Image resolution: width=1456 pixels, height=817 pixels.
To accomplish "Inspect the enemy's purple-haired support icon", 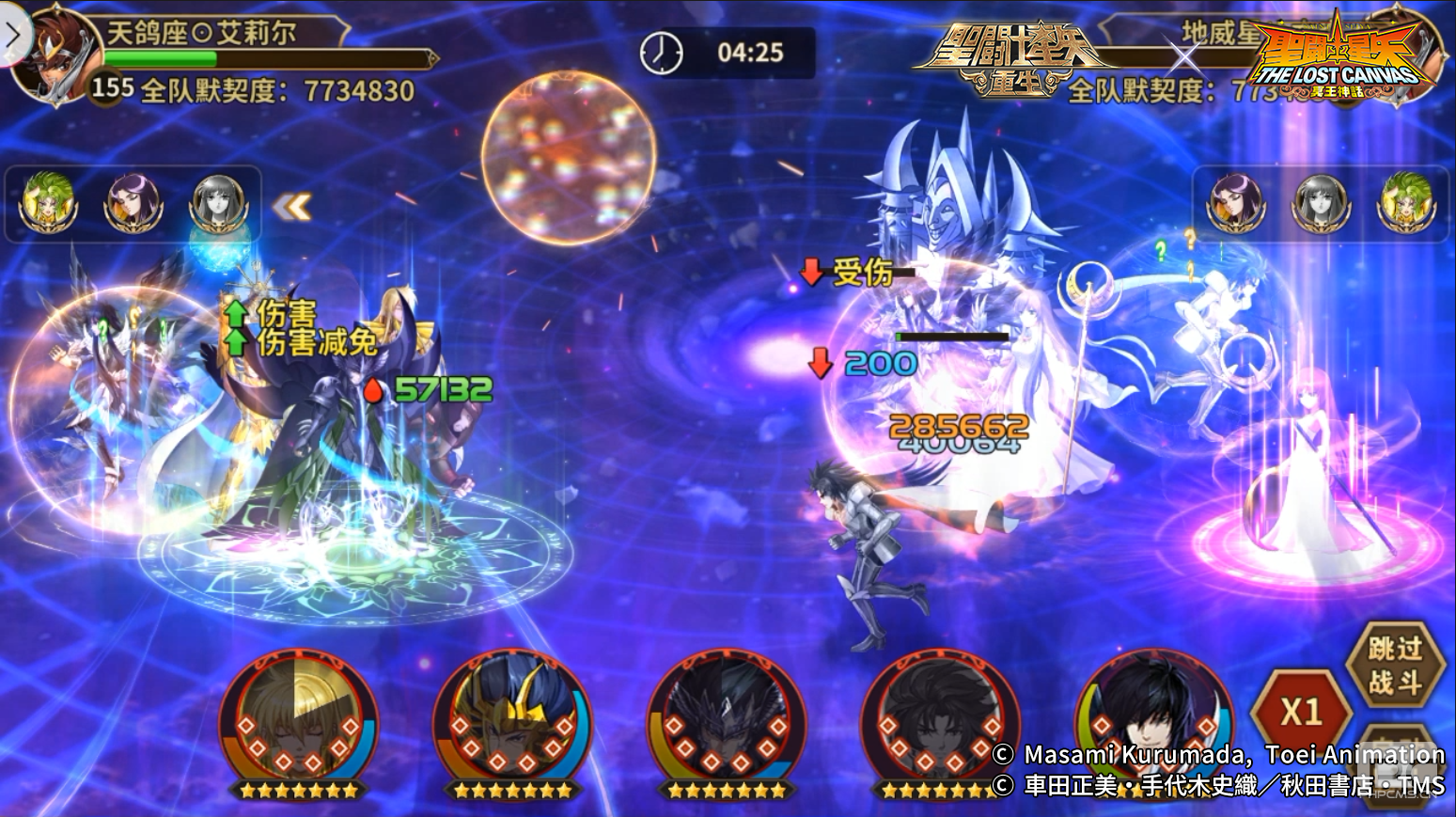I will (x=1235, y=202).
